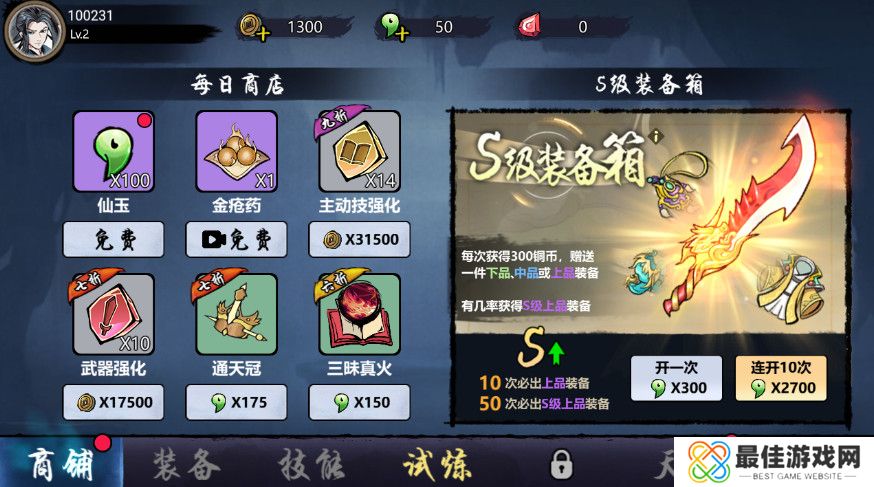Switch to the 装备 tab
Viewport: 874px width, 487px height.
186,465
